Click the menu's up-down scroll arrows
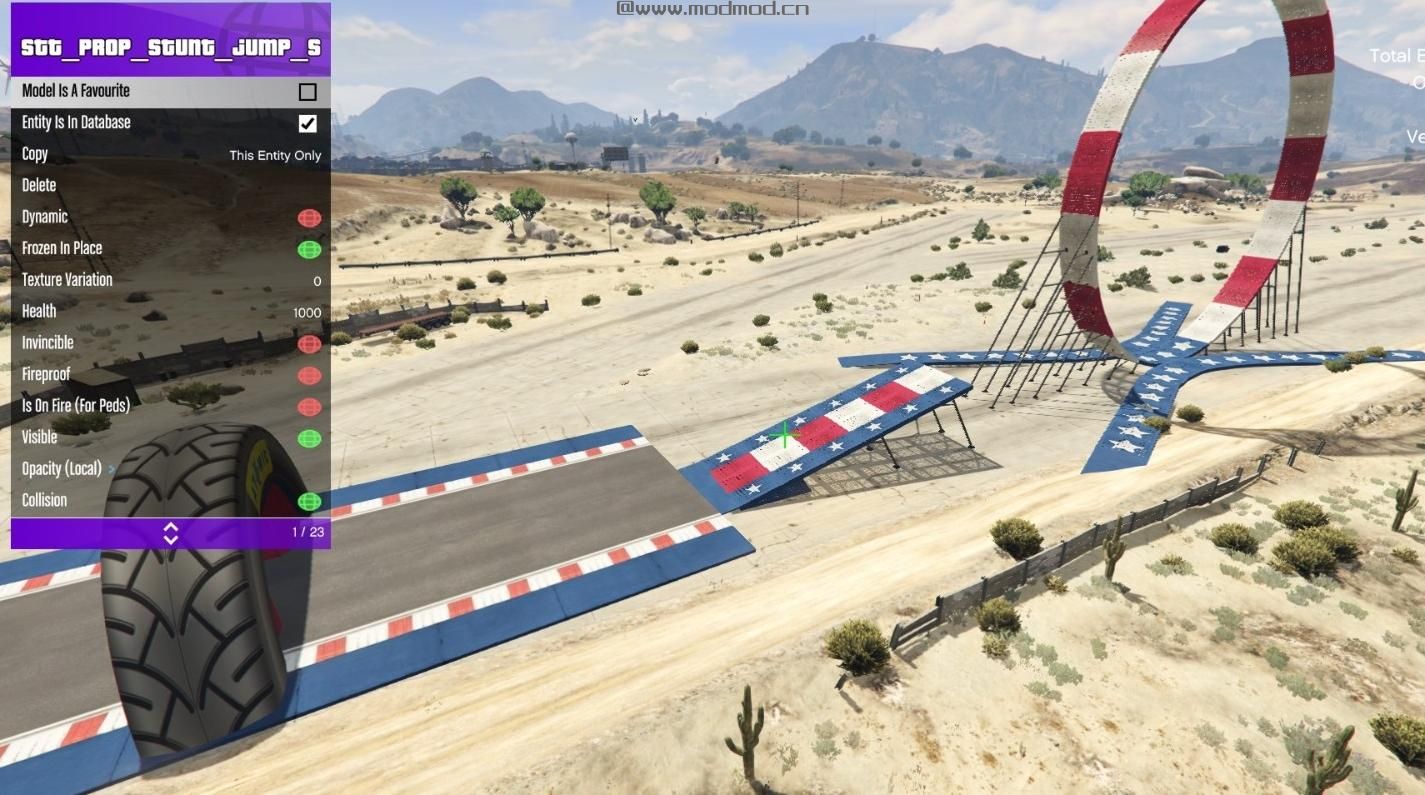Image resolution: width=1425 pixels, height=795 pixels. pyautogui.click(x=171, y=533)
